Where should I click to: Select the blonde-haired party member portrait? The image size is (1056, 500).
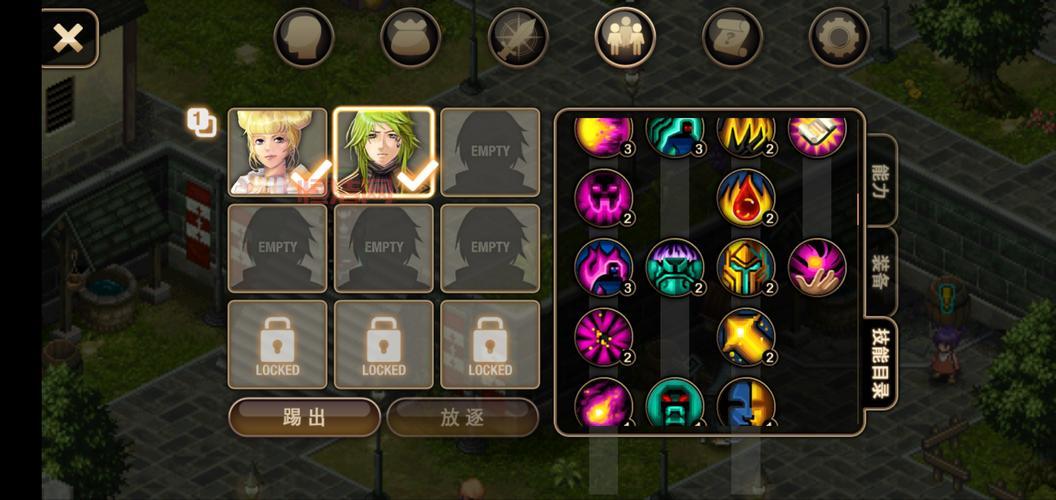(x=277, y=152)
